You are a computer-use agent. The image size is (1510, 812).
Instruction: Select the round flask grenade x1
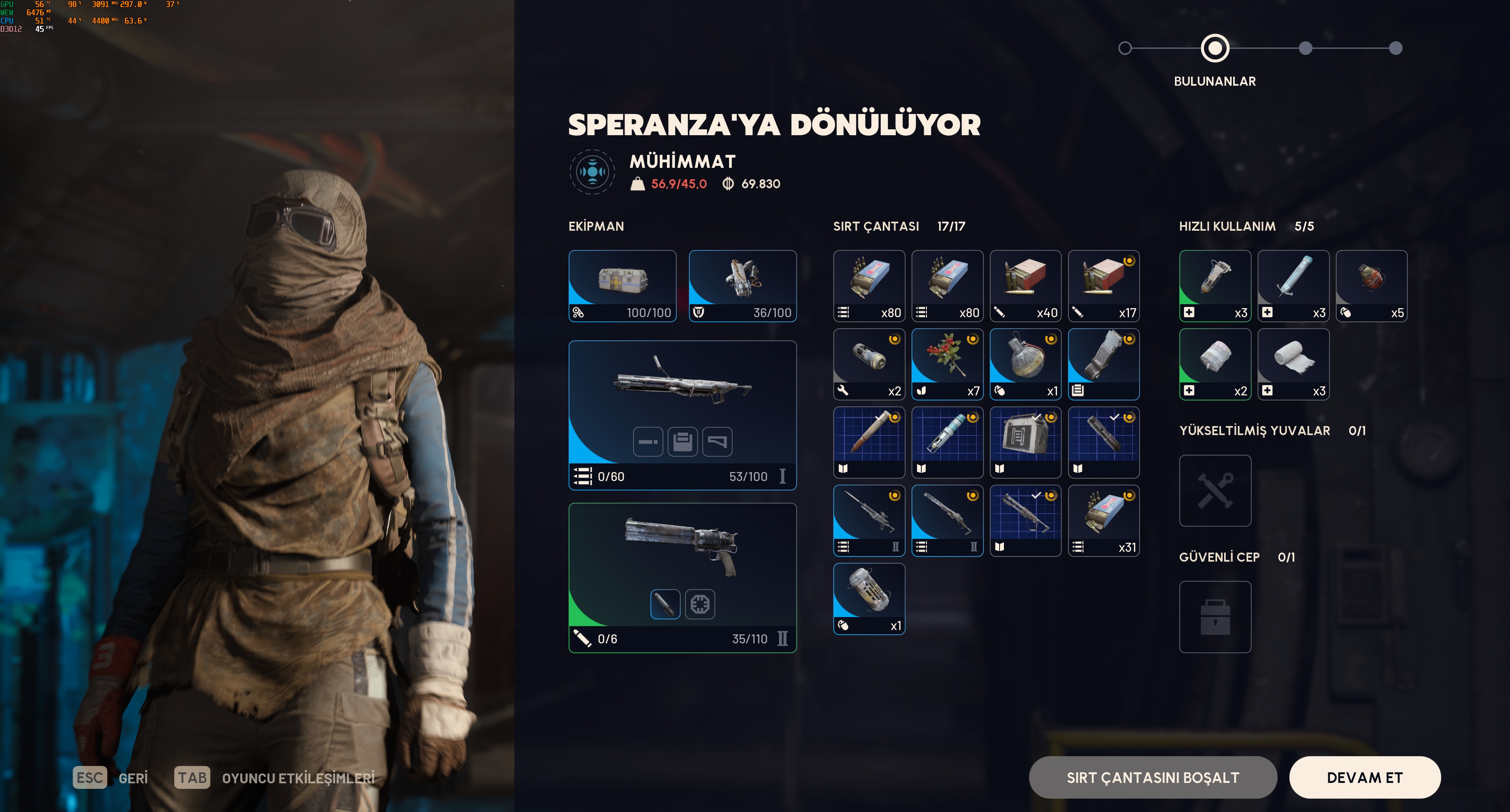(1025, 364)
